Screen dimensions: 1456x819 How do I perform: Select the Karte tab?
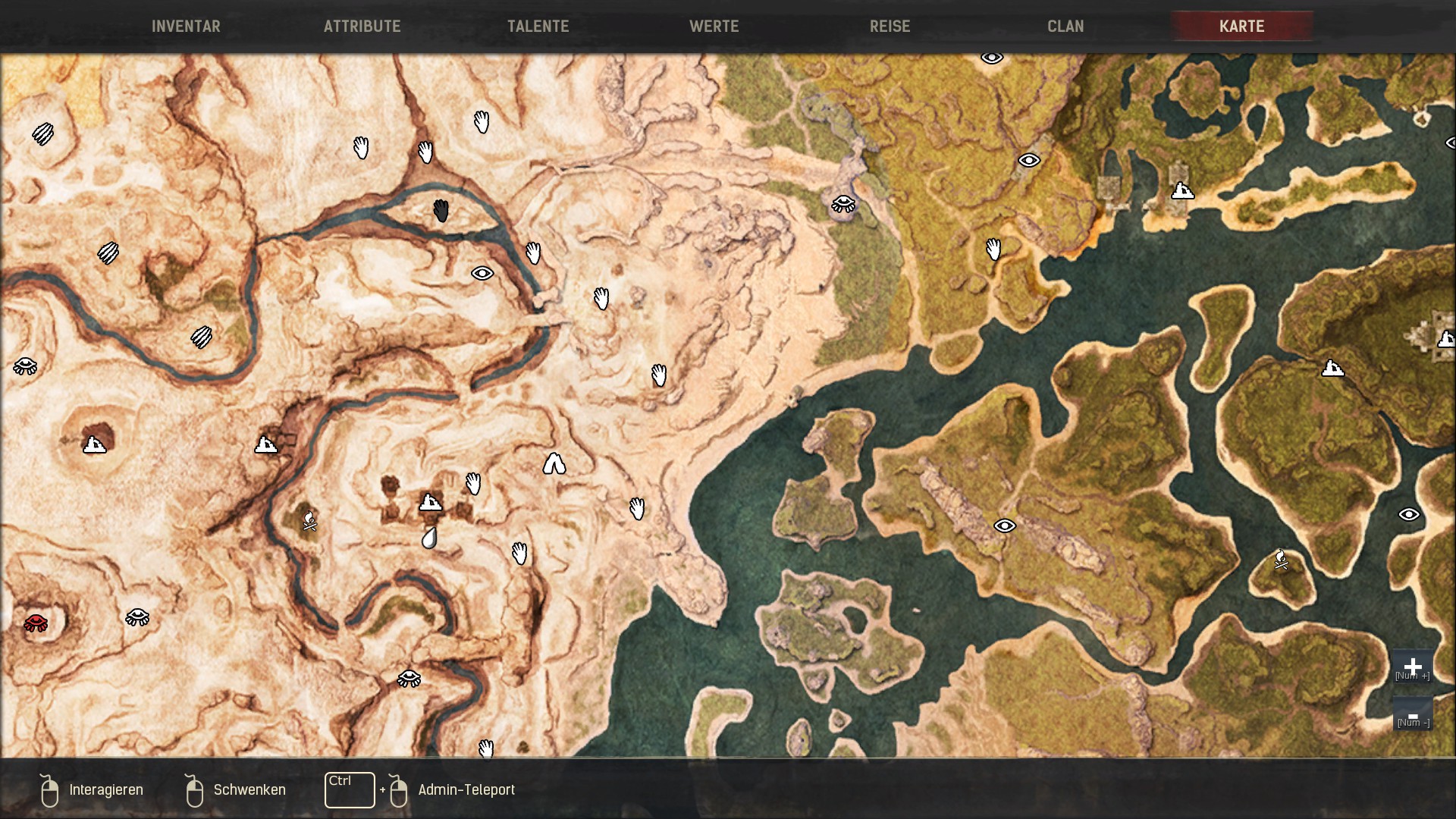tap(1241, 27)
